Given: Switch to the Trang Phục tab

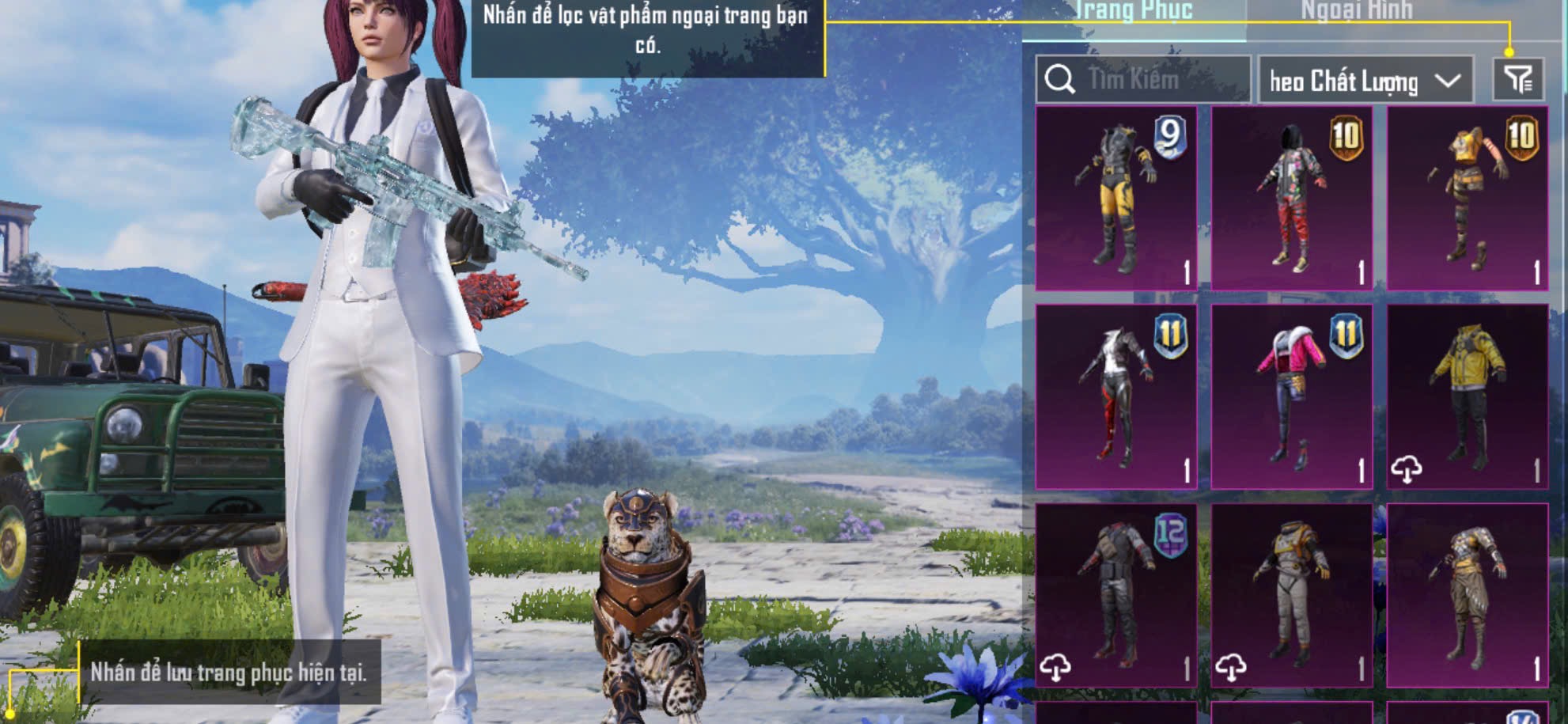Looking at the screenshot, I should 1134,13.
